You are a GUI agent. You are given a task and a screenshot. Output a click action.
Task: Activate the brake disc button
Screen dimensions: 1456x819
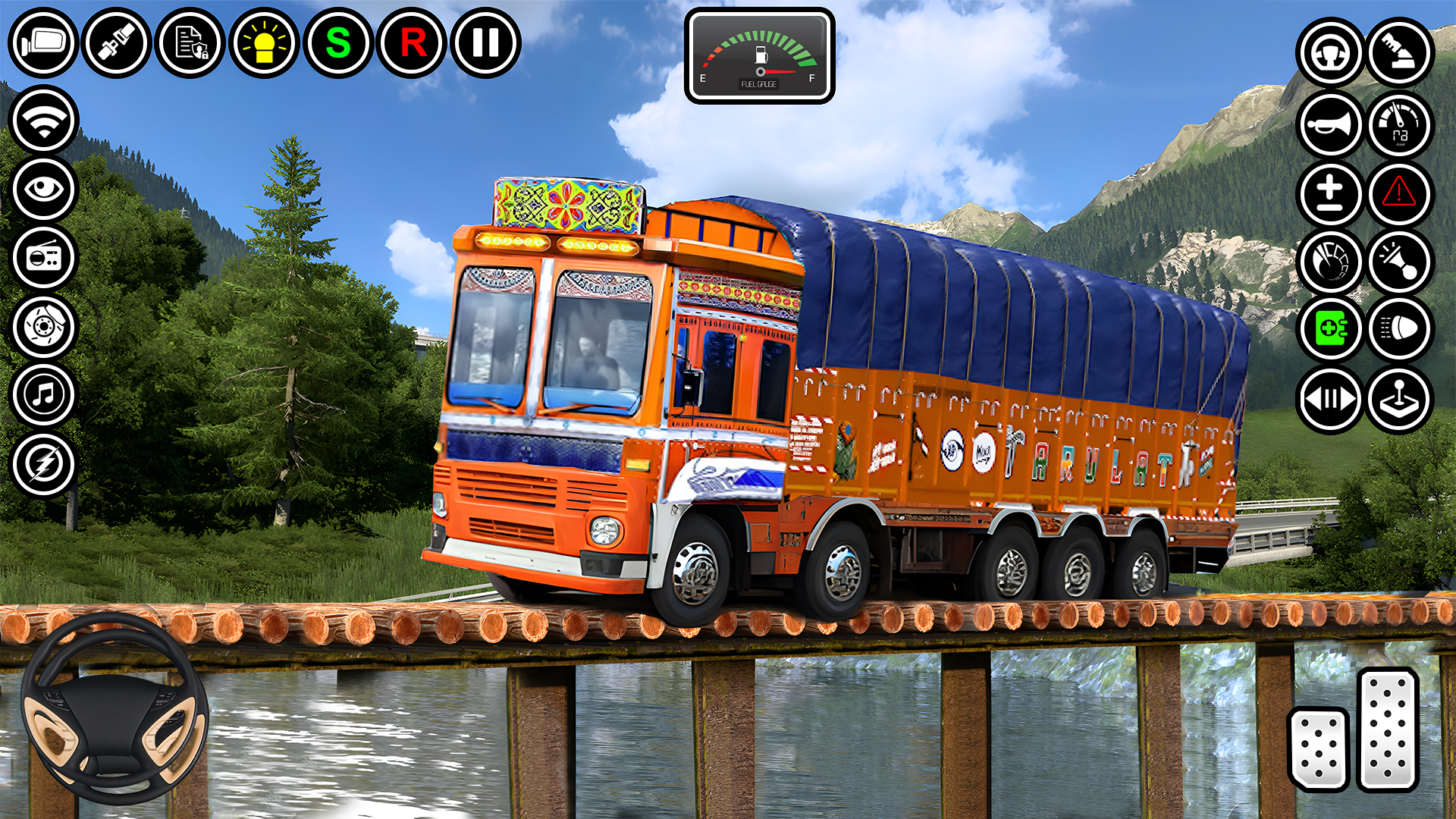pos(44,327)
